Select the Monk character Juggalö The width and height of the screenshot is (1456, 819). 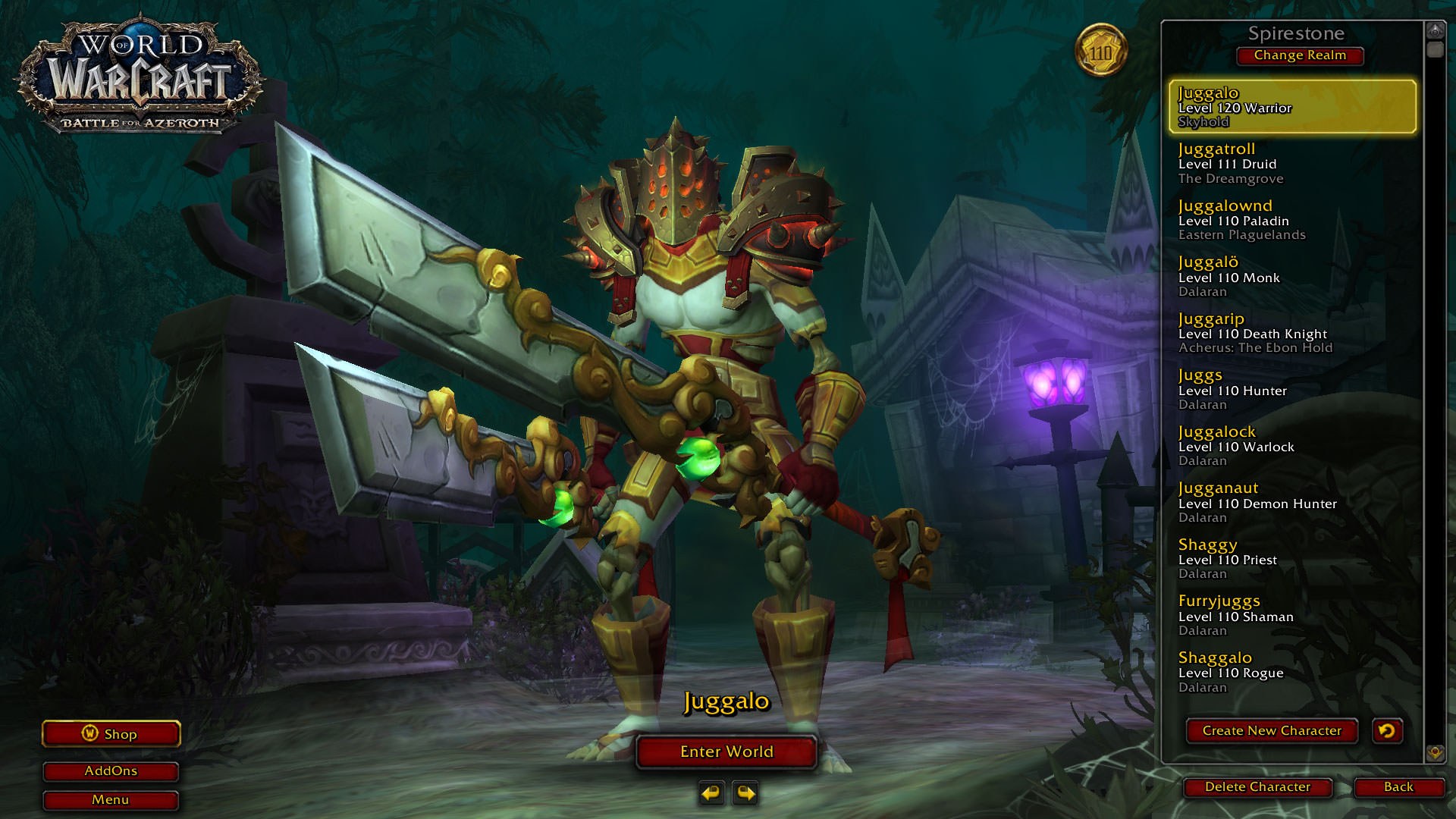(1292, 277)
